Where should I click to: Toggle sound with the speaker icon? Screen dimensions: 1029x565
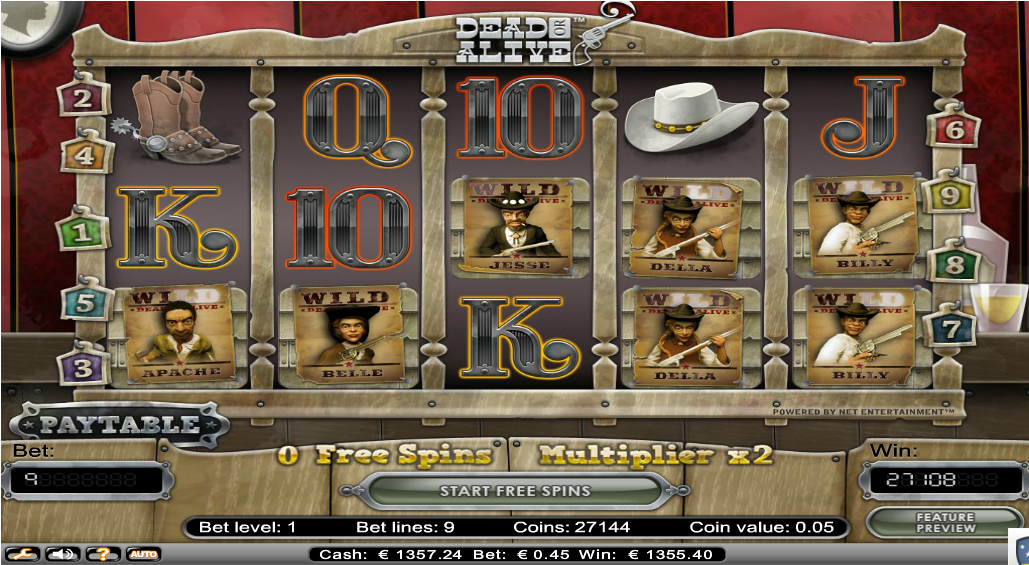(60, 553)
